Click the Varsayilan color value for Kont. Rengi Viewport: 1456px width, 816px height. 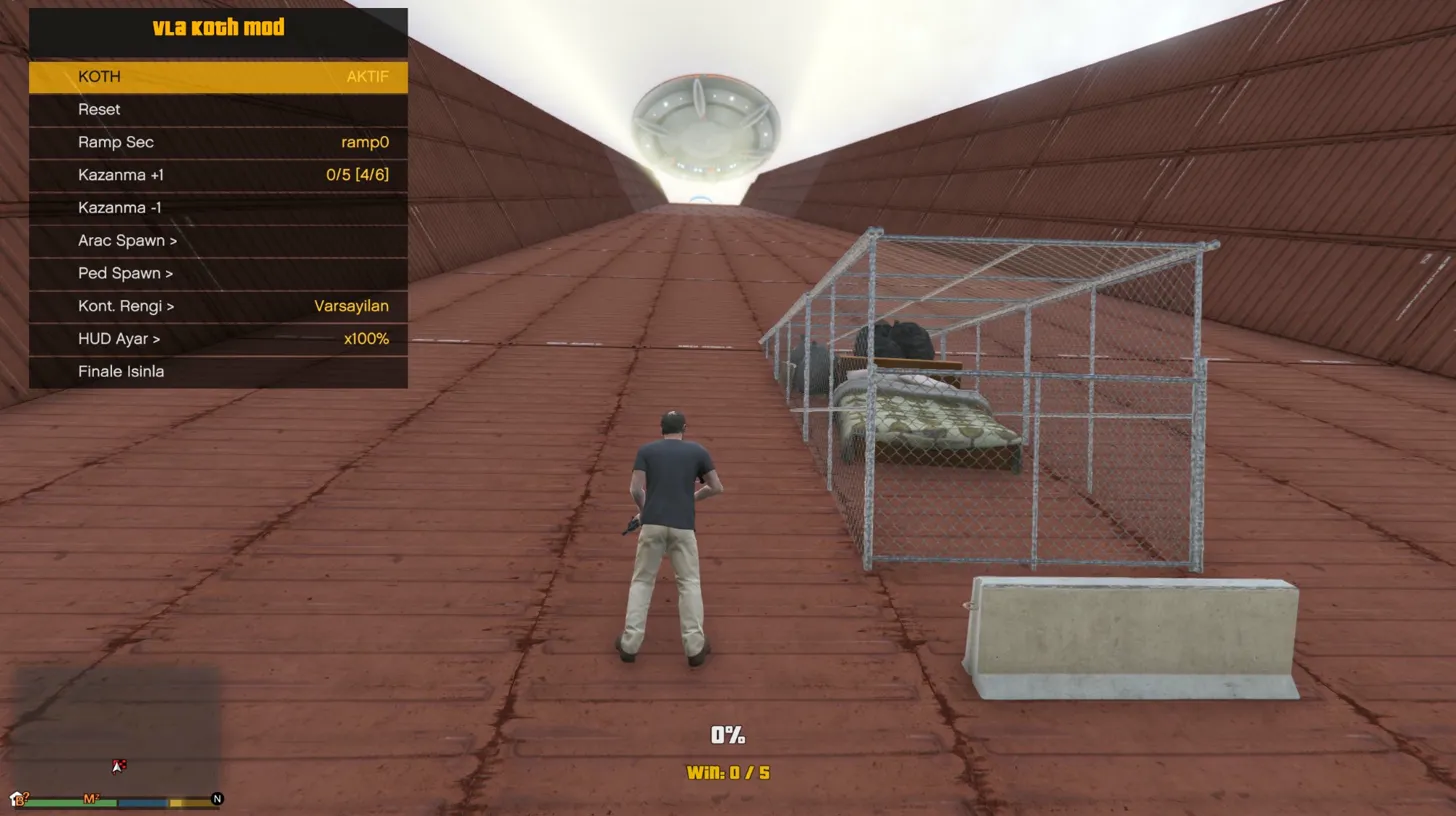[x=352, y=306]
